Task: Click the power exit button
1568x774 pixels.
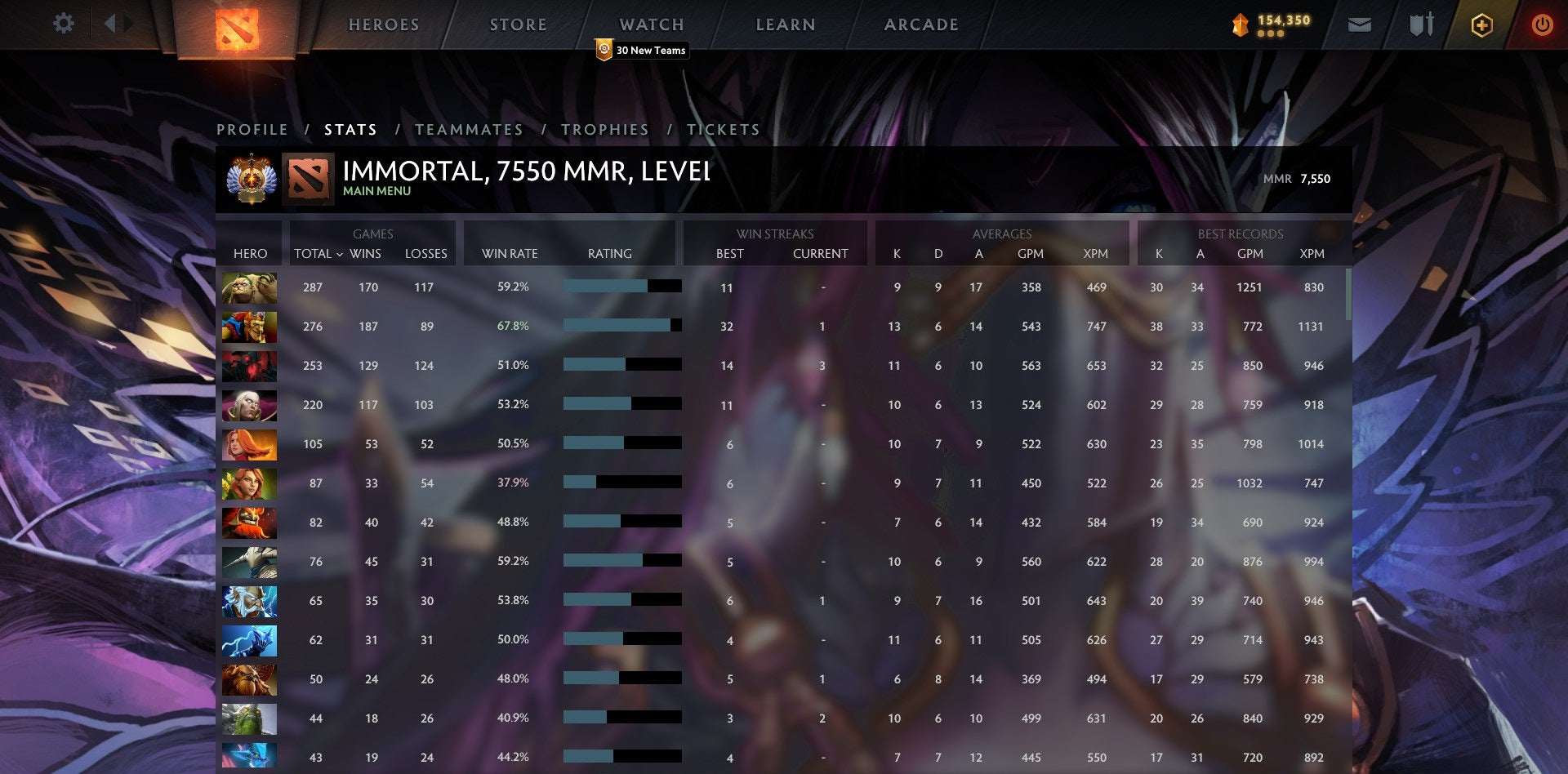Action: pyautogui.click(x=1543, y=24)
